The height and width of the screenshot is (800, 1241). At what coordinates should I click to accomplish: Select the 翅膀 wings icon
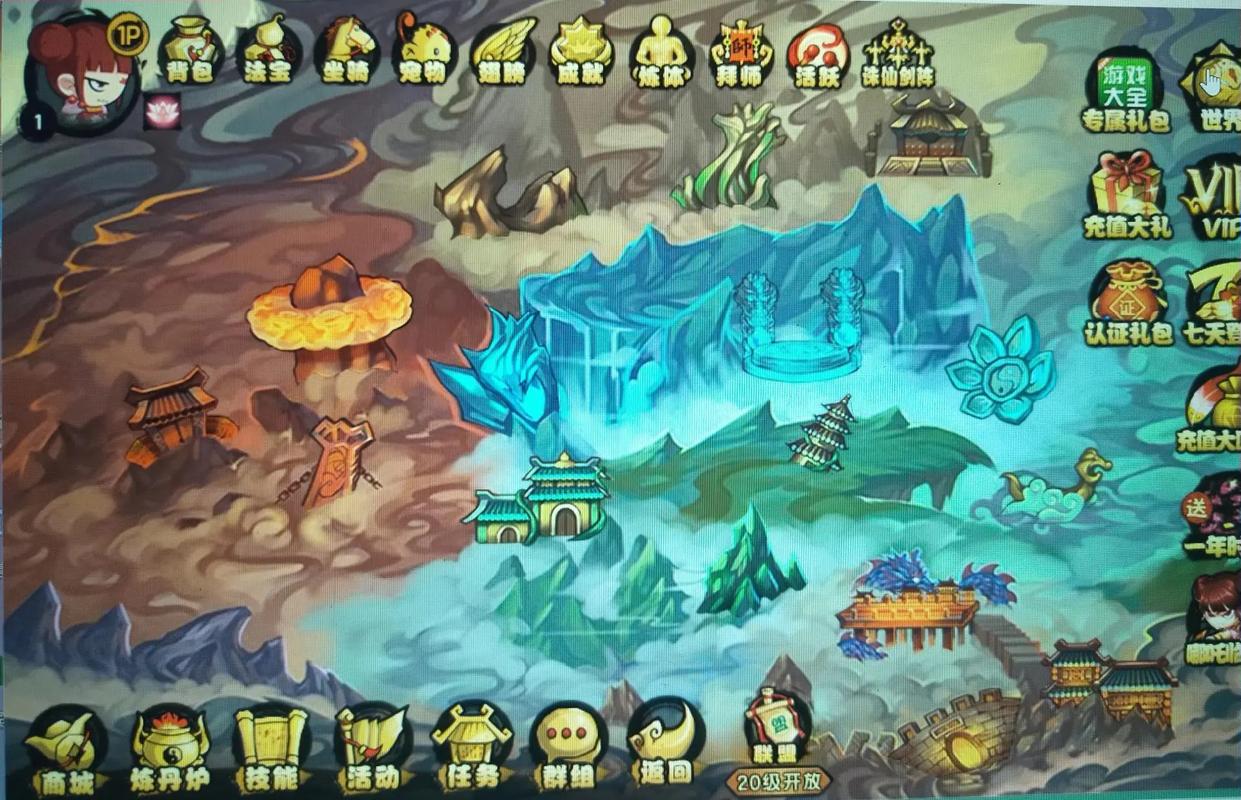[x=503, y=50]
